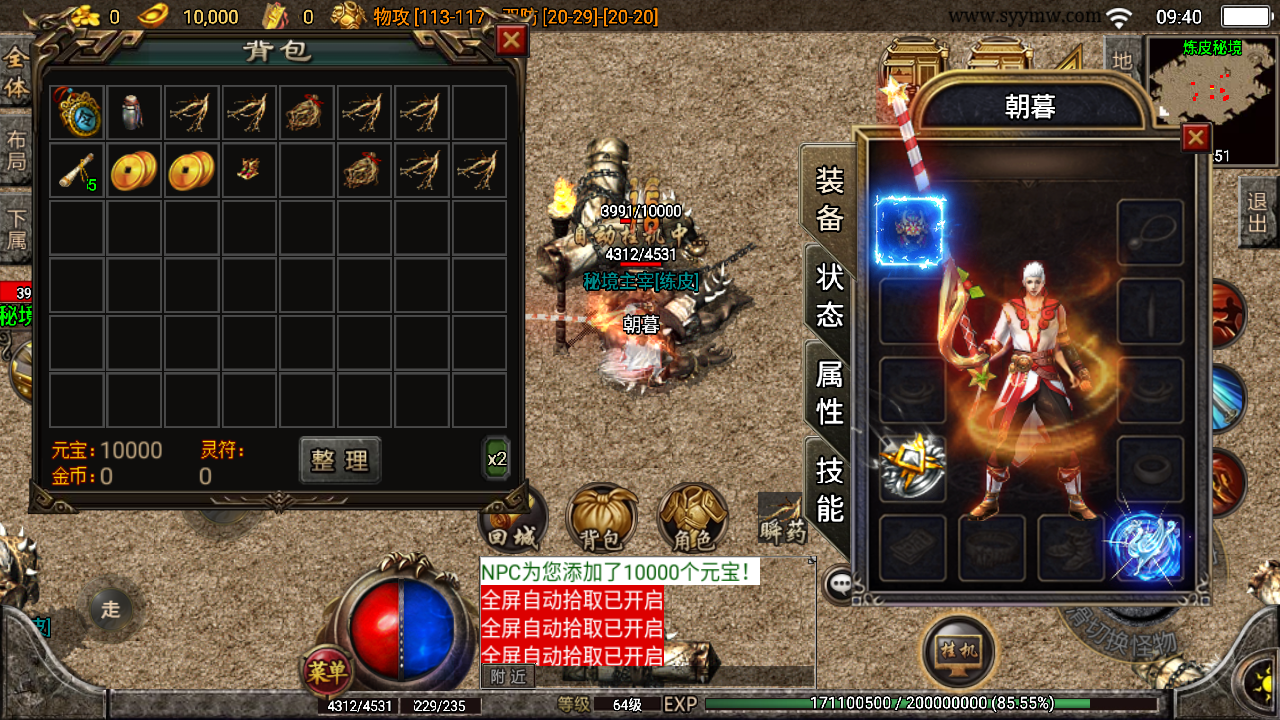Viewport: 1280px width, 720px height.
Task: Close the character equipment panel
Action: [1196, 137]
